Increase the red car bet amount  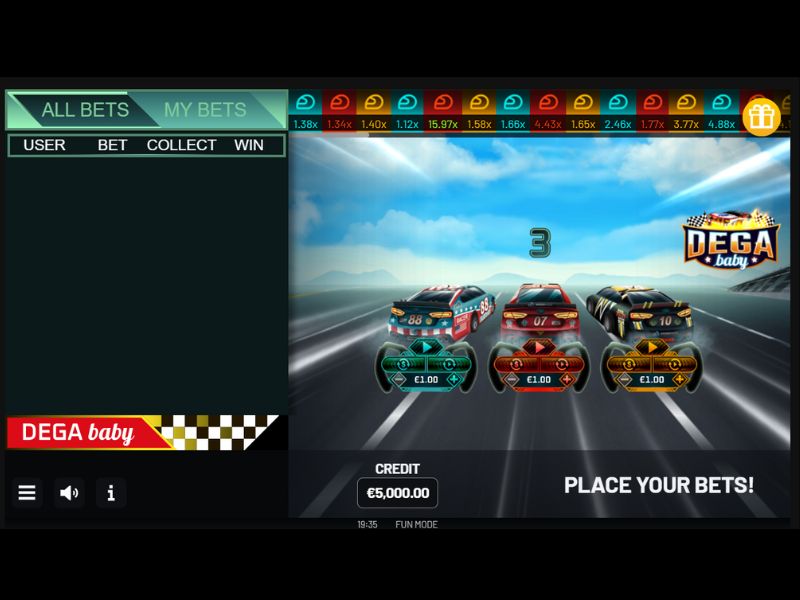[x=568, y=380]
